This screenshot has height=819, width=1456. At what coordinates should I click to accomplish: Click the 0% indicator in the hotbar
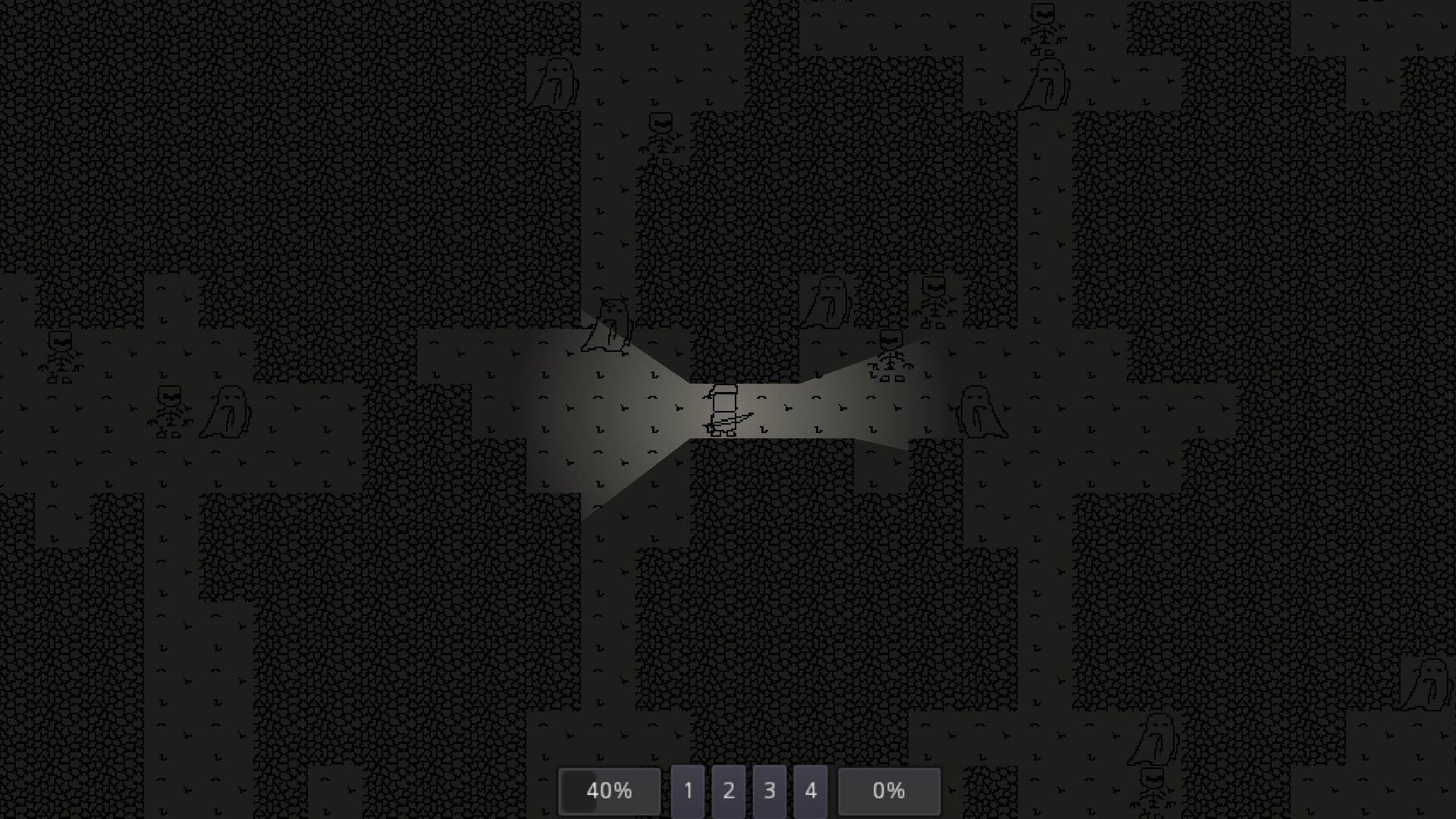pos(889,791)
